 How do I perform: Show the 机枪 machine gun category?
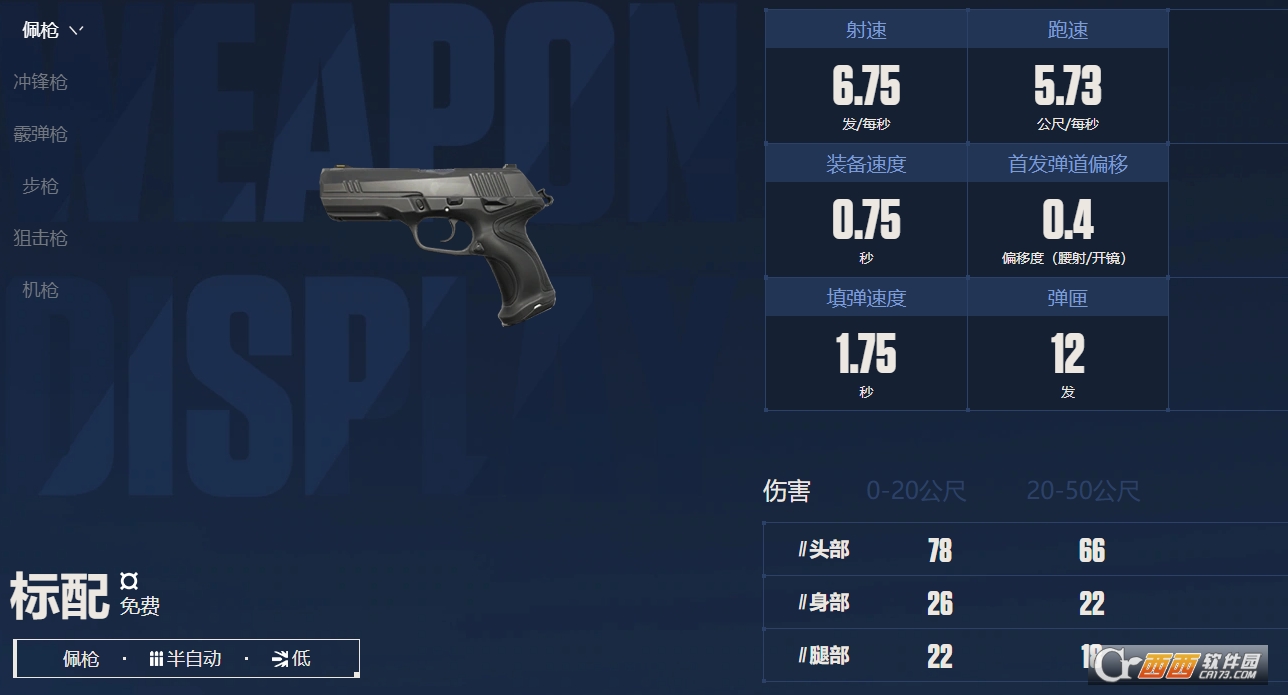(40, 290)
